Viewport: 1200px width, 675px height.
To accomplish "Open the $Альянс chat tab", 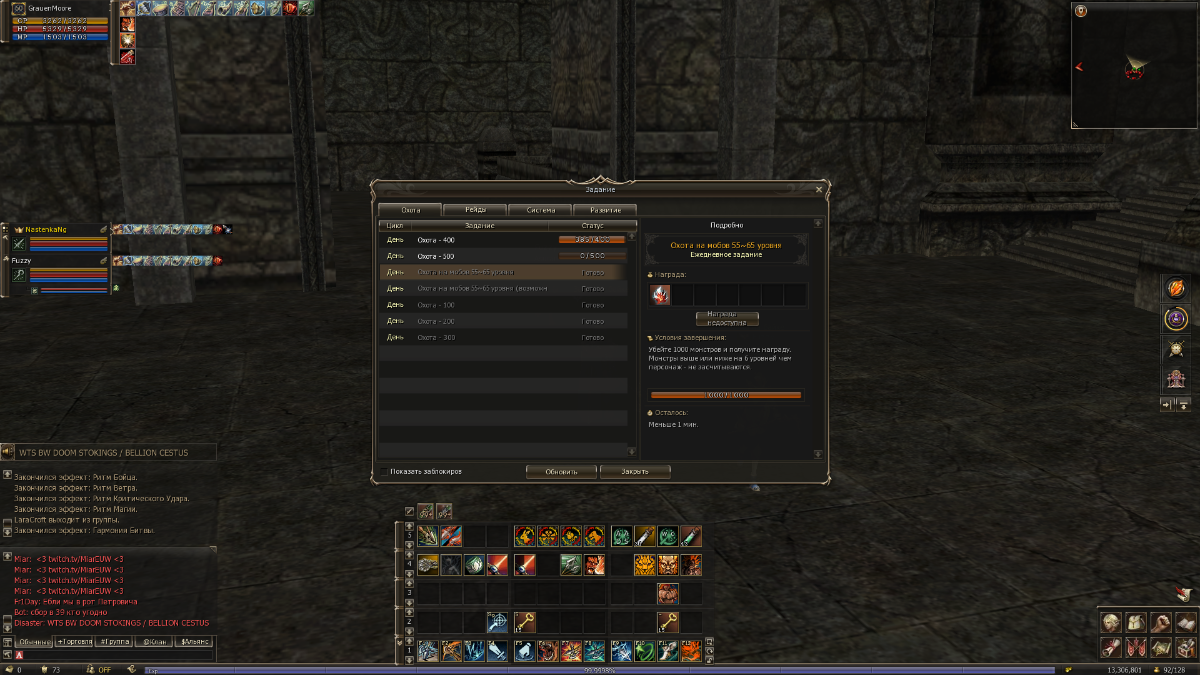I will [x=193, y=641].
